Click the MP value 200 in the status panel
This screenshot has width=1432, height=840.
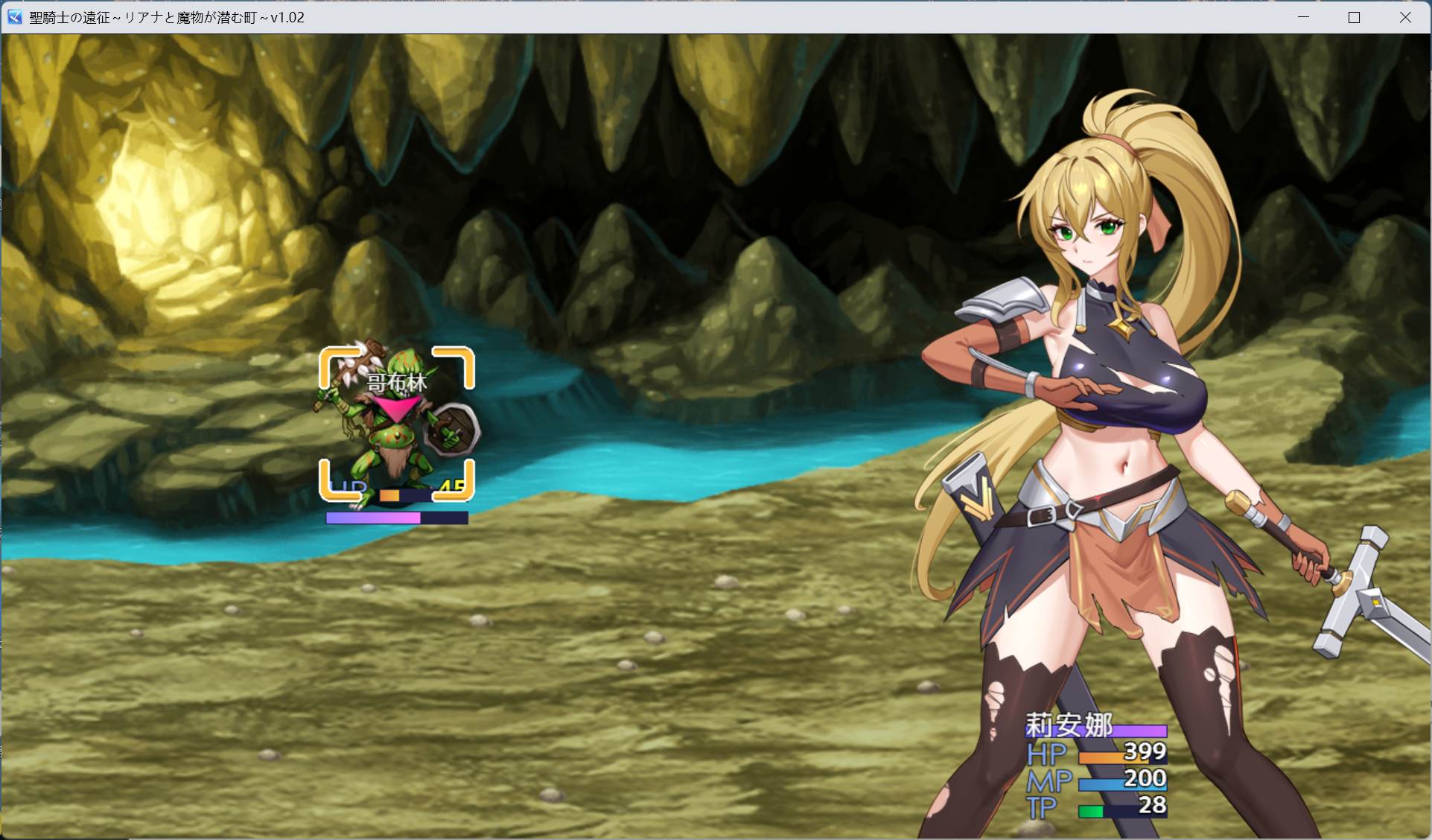1145,778
